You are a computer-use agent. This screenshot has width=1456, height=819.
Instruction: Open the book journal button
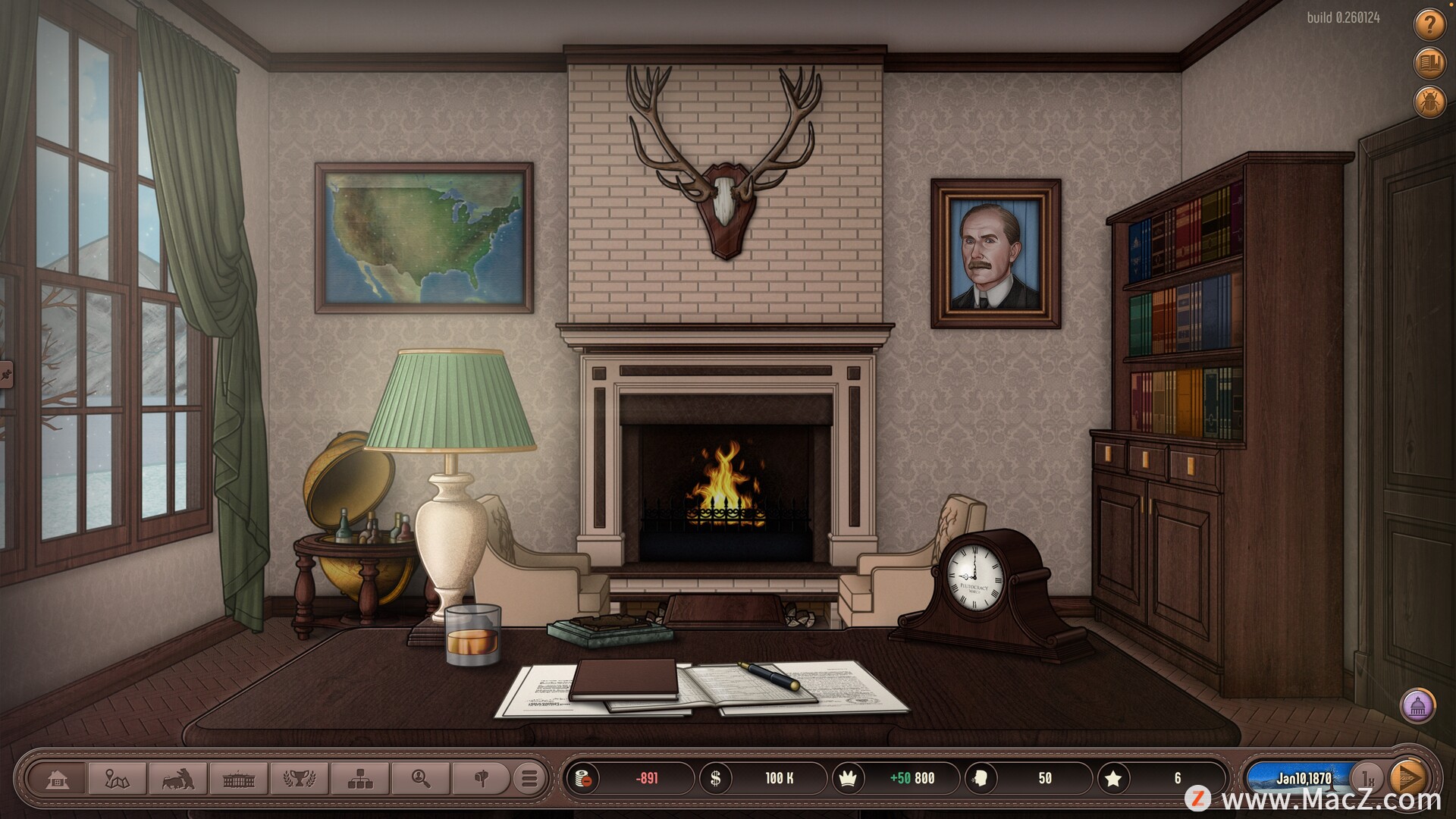tap(1429, 64)
